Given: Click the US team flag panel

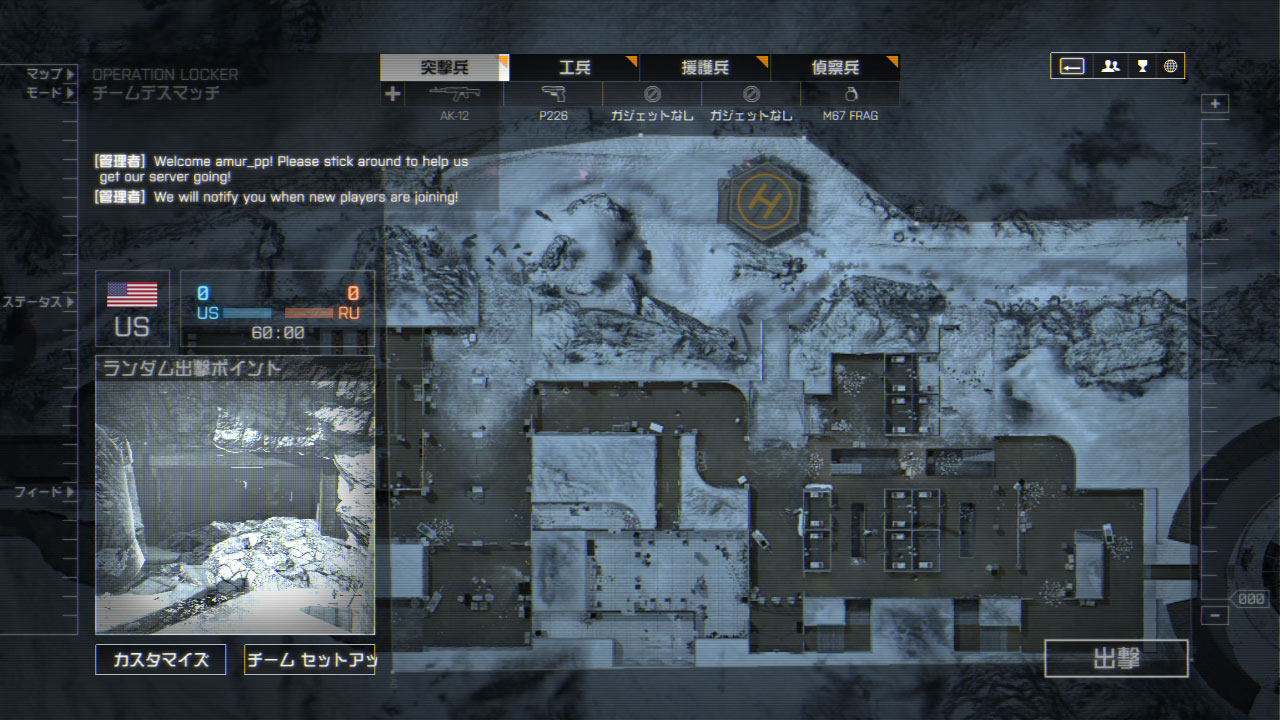Looking at the screenshot, I should 132,308.
